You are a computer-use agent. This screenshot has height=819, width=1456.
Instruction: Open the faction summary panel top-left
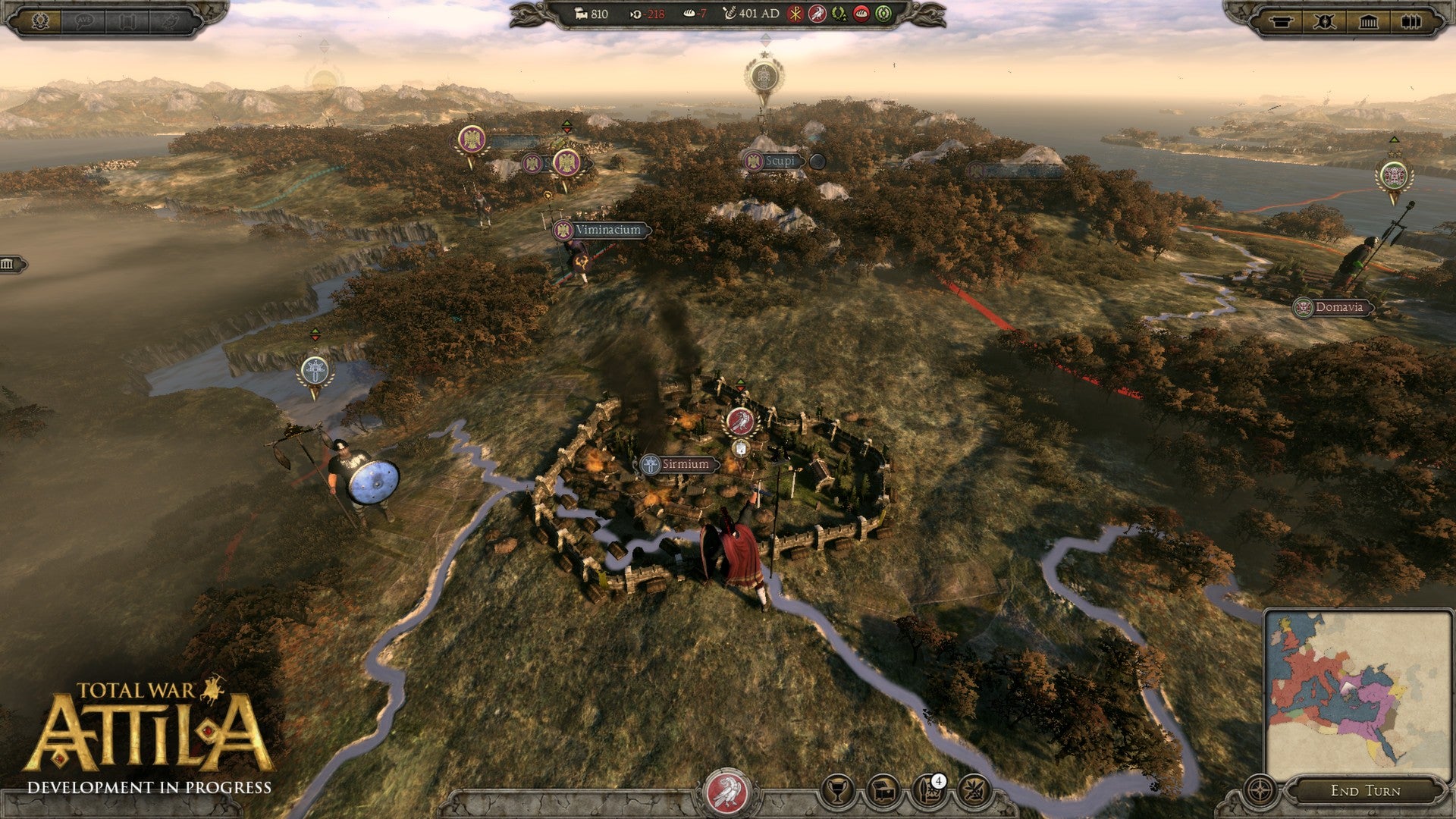(x=39, y=21)
